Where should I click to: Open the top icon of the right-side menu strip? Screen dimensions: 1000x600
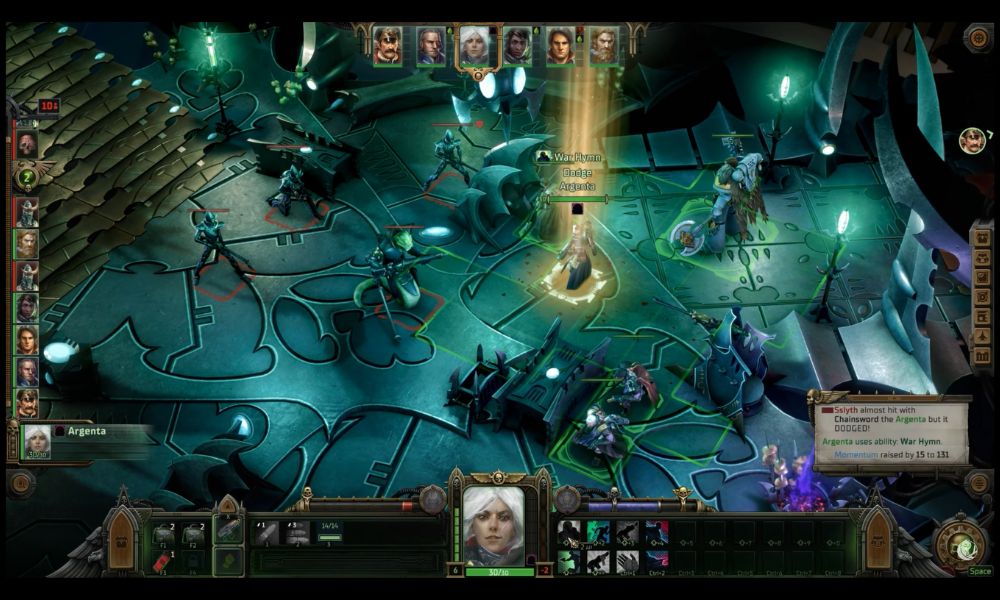pyautogui.click(x=982, y=240)
